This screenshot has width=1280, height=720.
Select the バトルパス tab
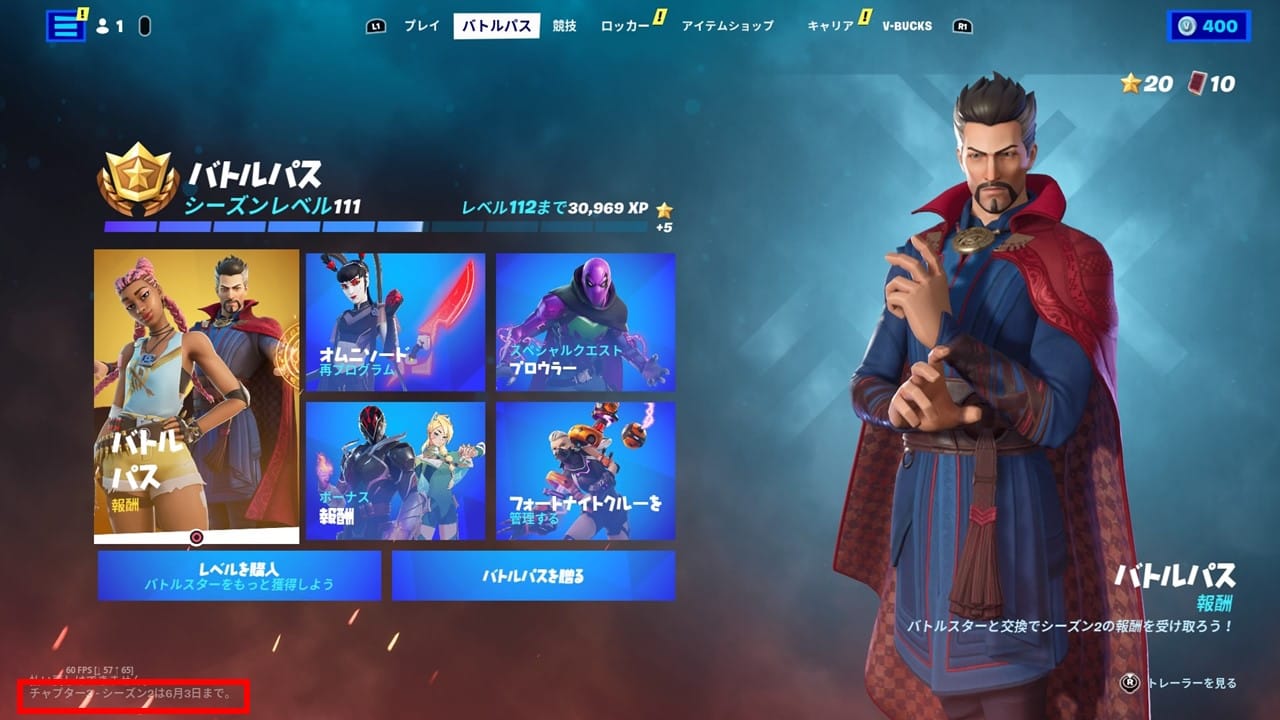coord(496,26)
